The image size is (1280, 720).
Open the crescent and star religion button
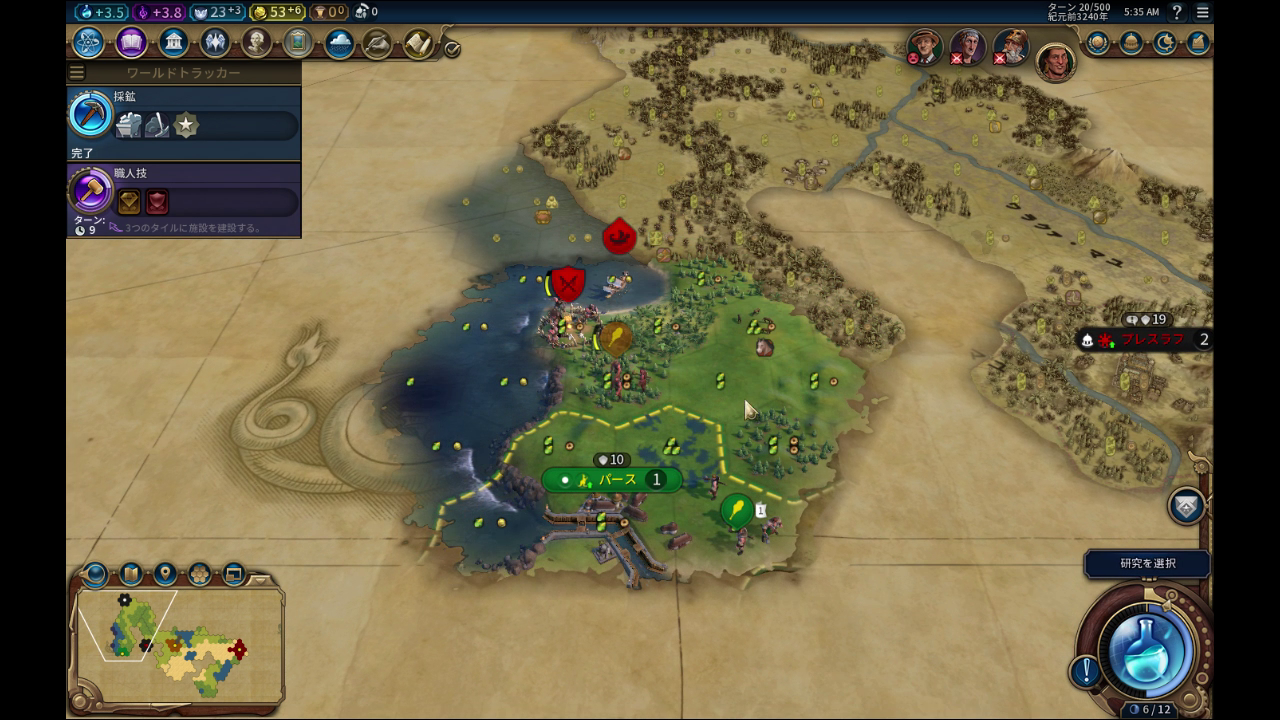[x=1165, y=43]
